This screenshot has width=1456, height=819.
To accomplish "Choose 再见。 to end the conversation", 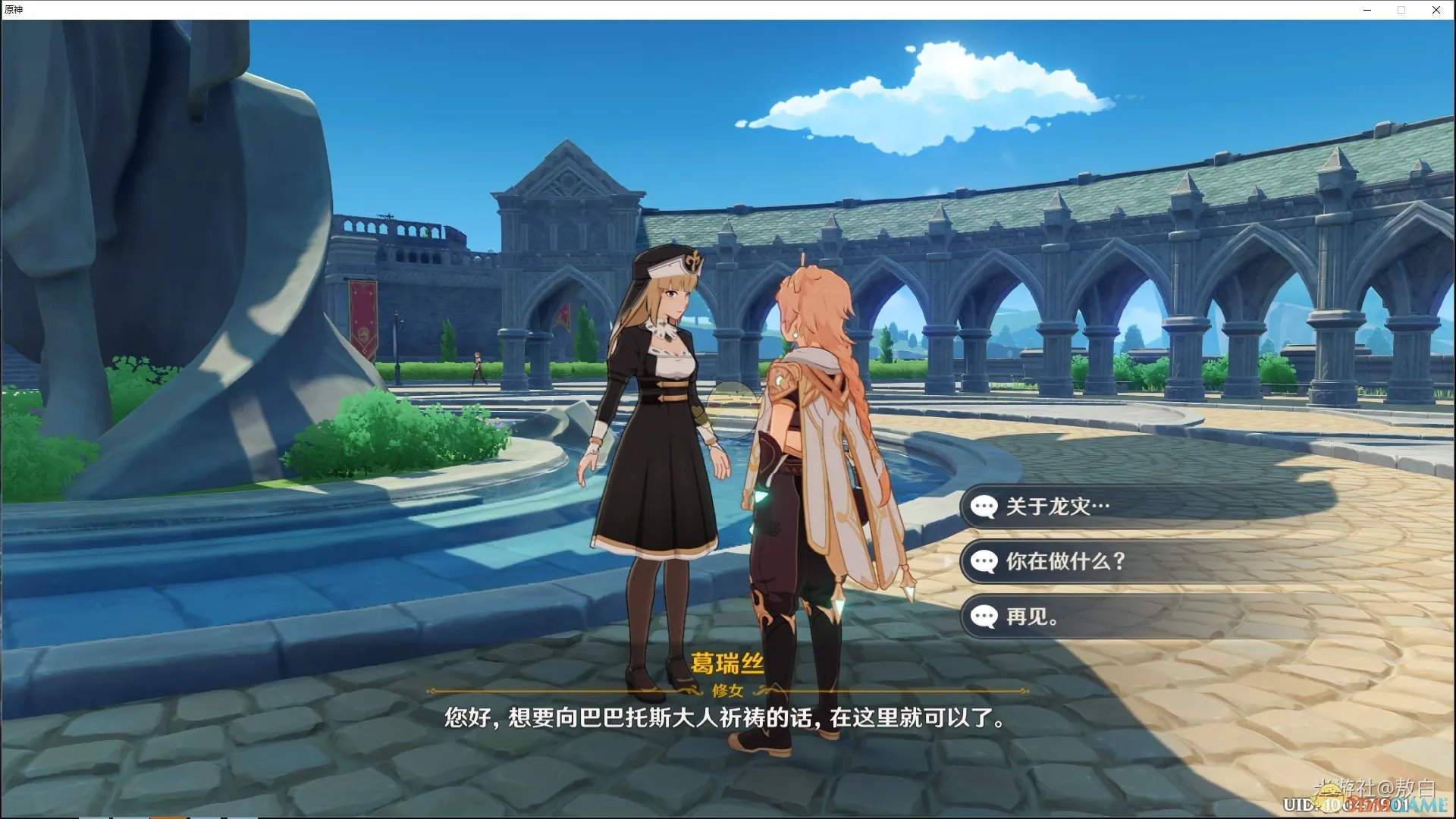I will pos(1031,617).
